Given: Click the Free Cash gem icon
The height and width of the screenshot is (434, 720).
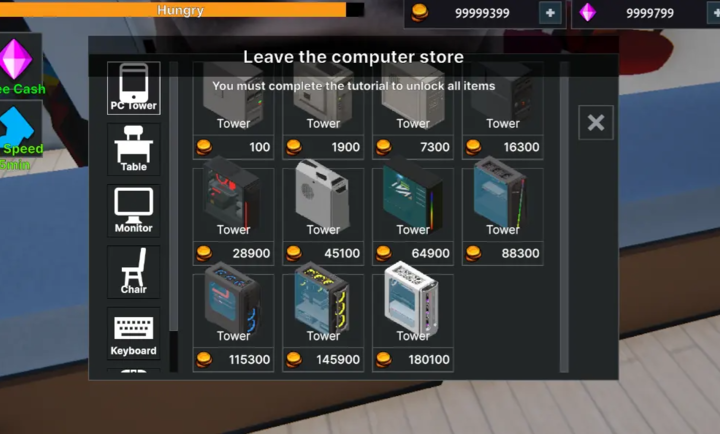Looking at the screenshot, I should point(16,62).
